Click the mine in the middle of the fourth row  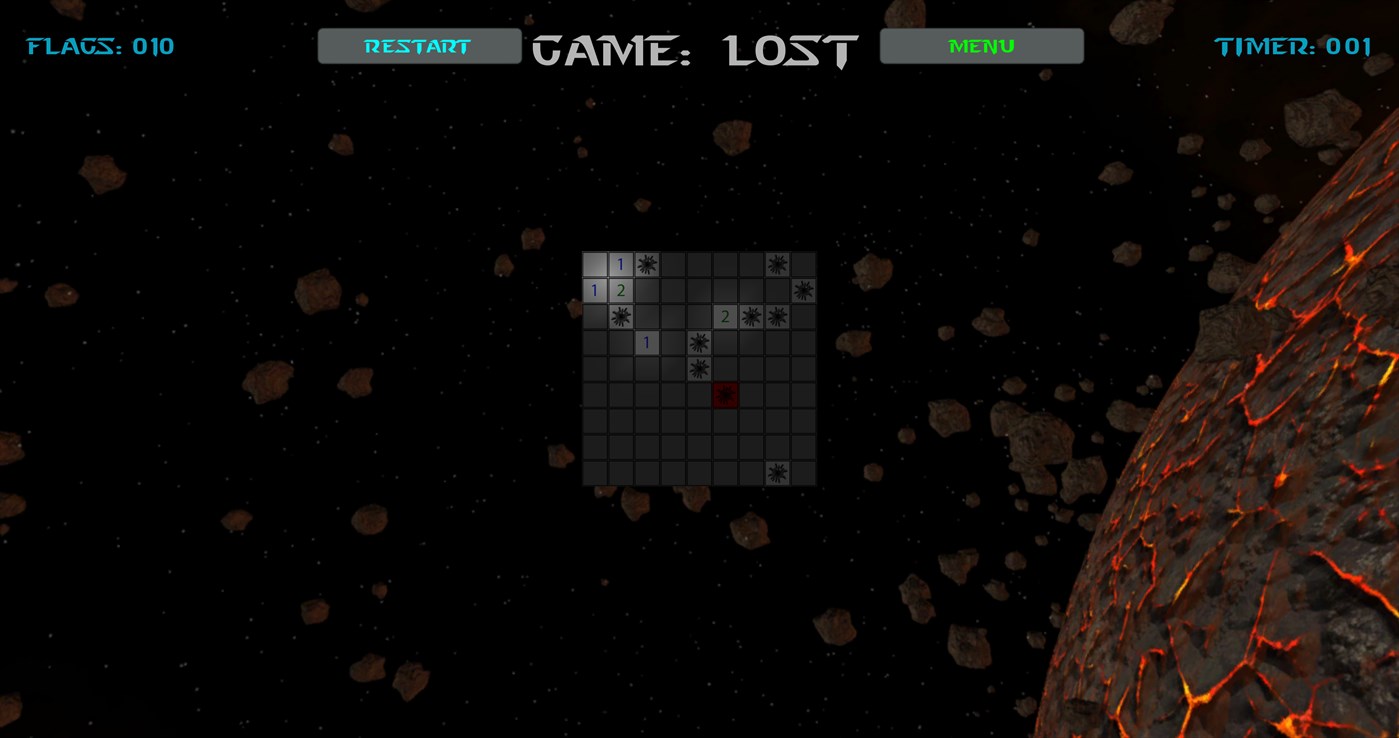coord(699,342)
